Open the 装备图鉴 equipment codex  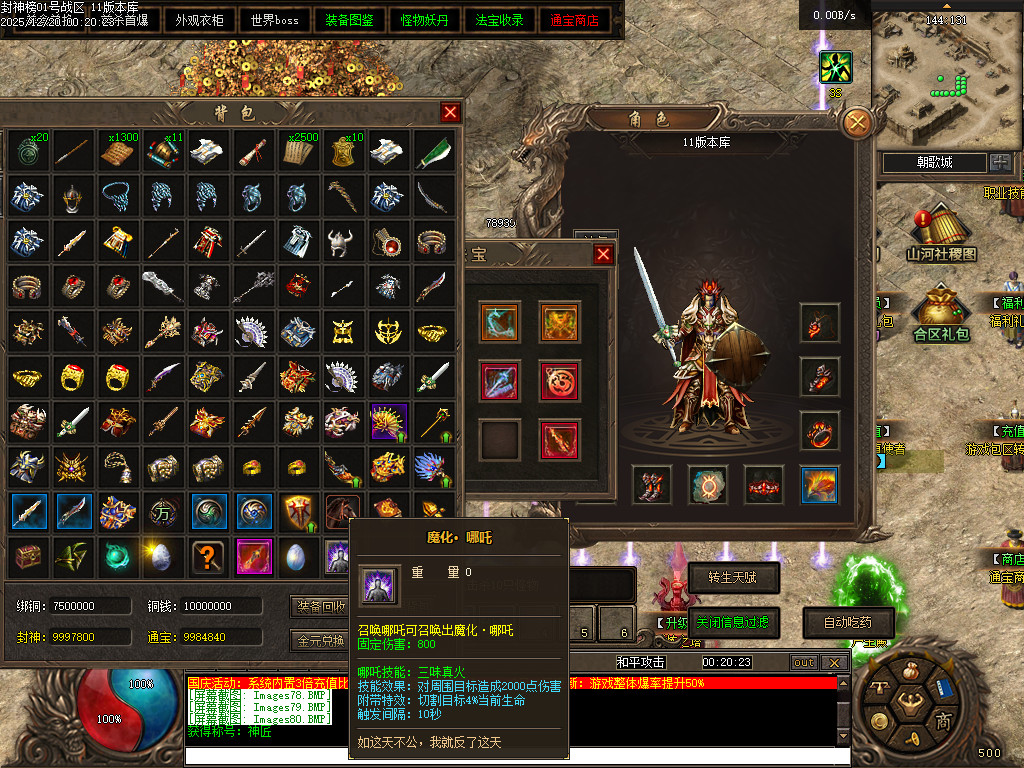349,20
